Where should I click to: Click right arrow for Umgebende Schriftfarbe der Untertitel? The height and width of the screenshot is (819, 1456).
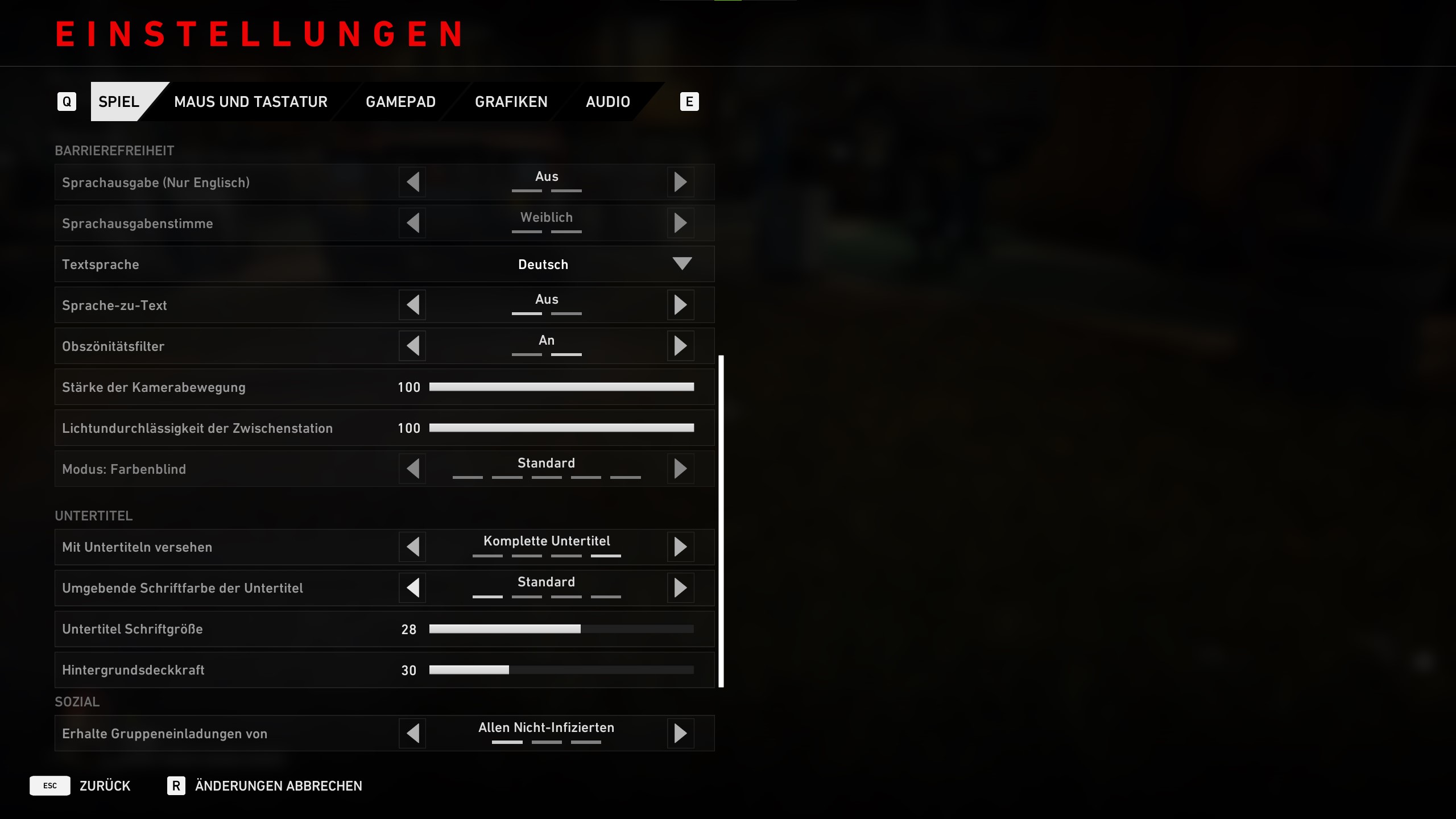pyautogui.click(x=680, y=588)
